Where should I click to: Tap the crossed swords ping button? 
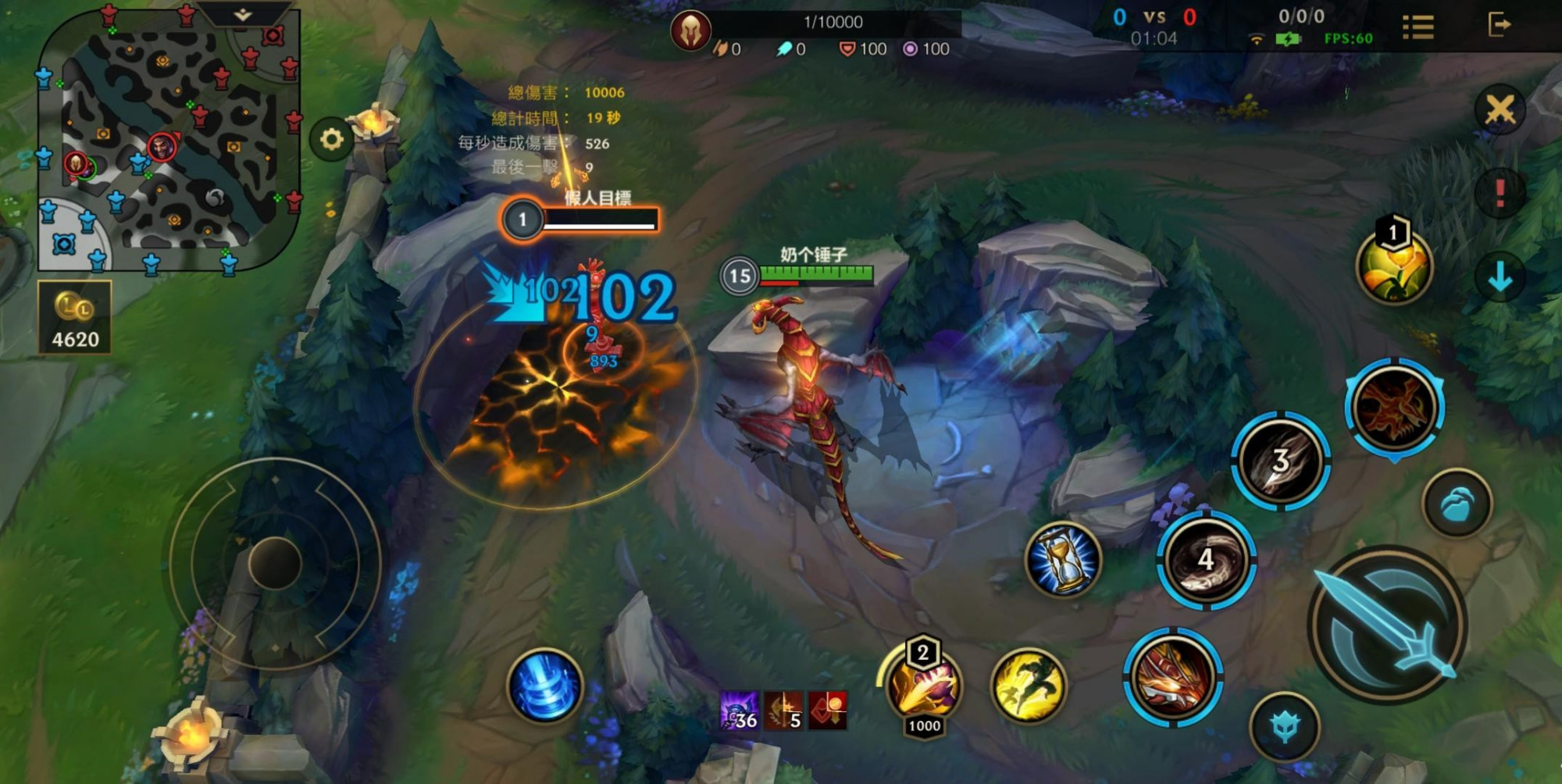click(x=1500, y=110)
